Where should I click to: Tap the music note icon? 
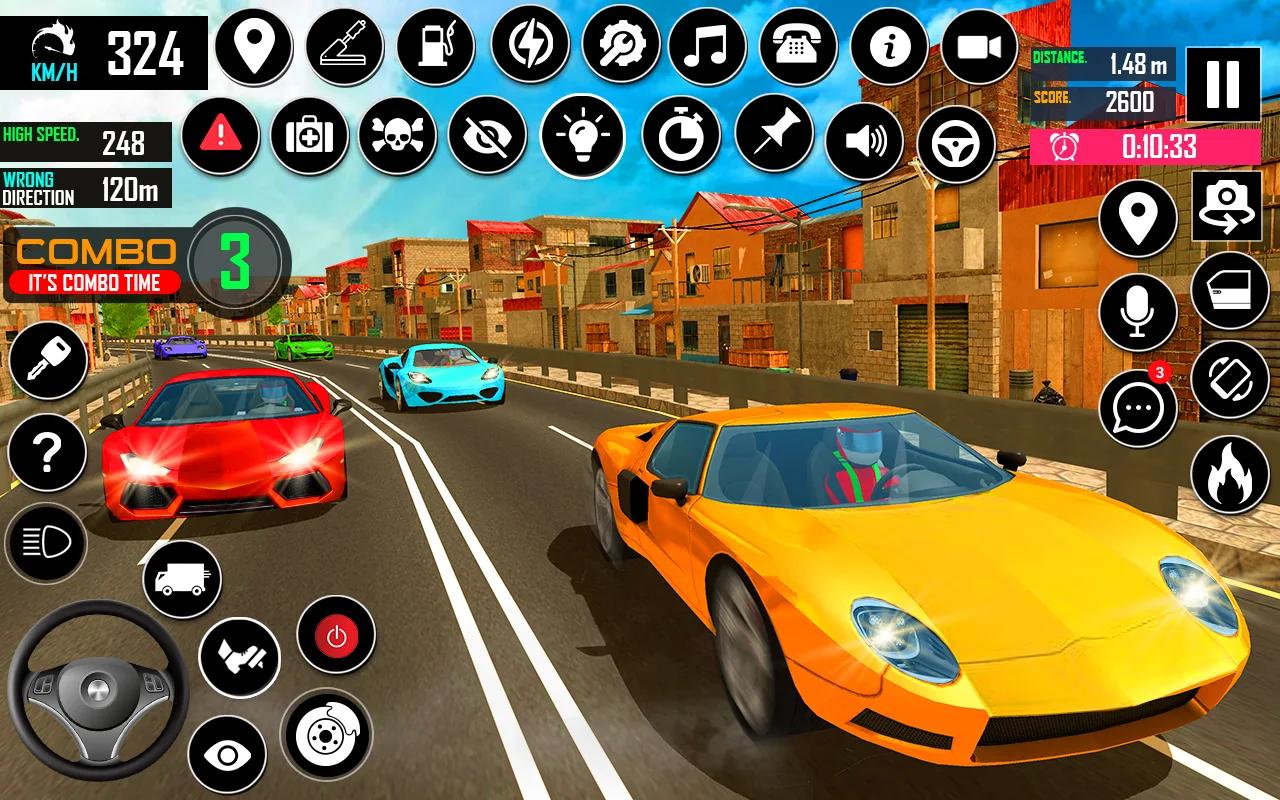(x=709, y=45)
